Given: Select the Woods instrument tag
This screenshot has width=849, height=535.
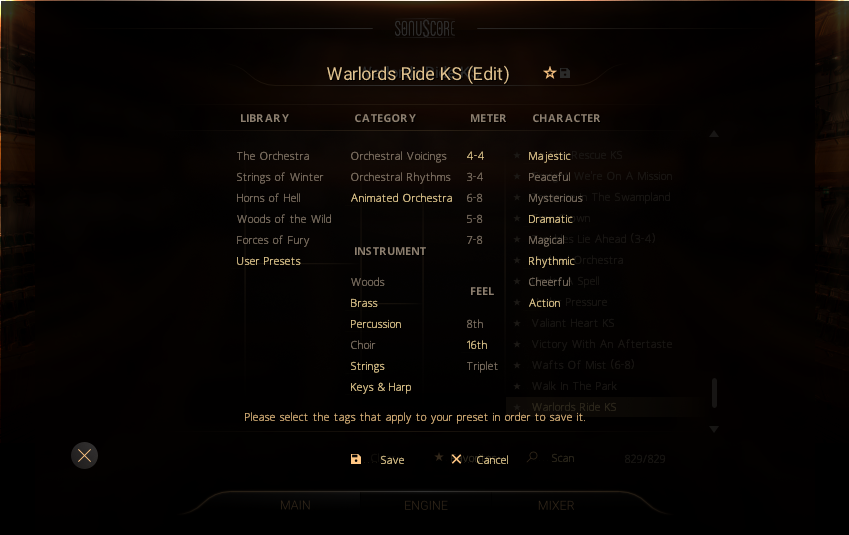Looking at the screenshot, I should 368,282.
